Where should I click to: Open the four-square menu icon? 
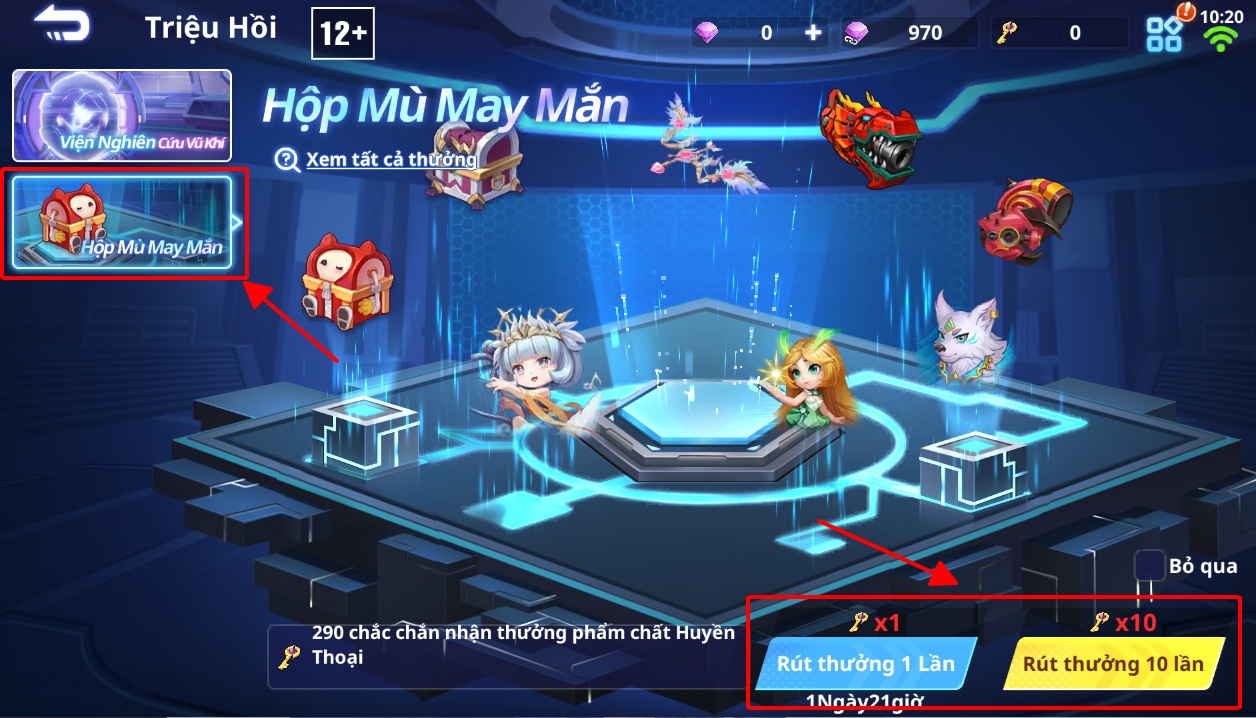[x=1164, y=34]
